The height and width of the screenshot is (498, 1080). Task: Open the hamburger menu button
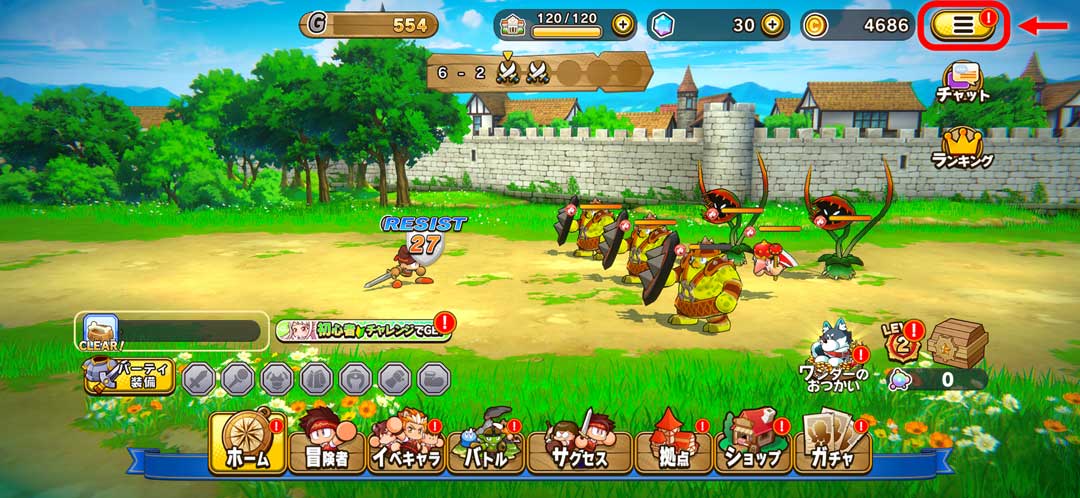click(x=962, y=25)
